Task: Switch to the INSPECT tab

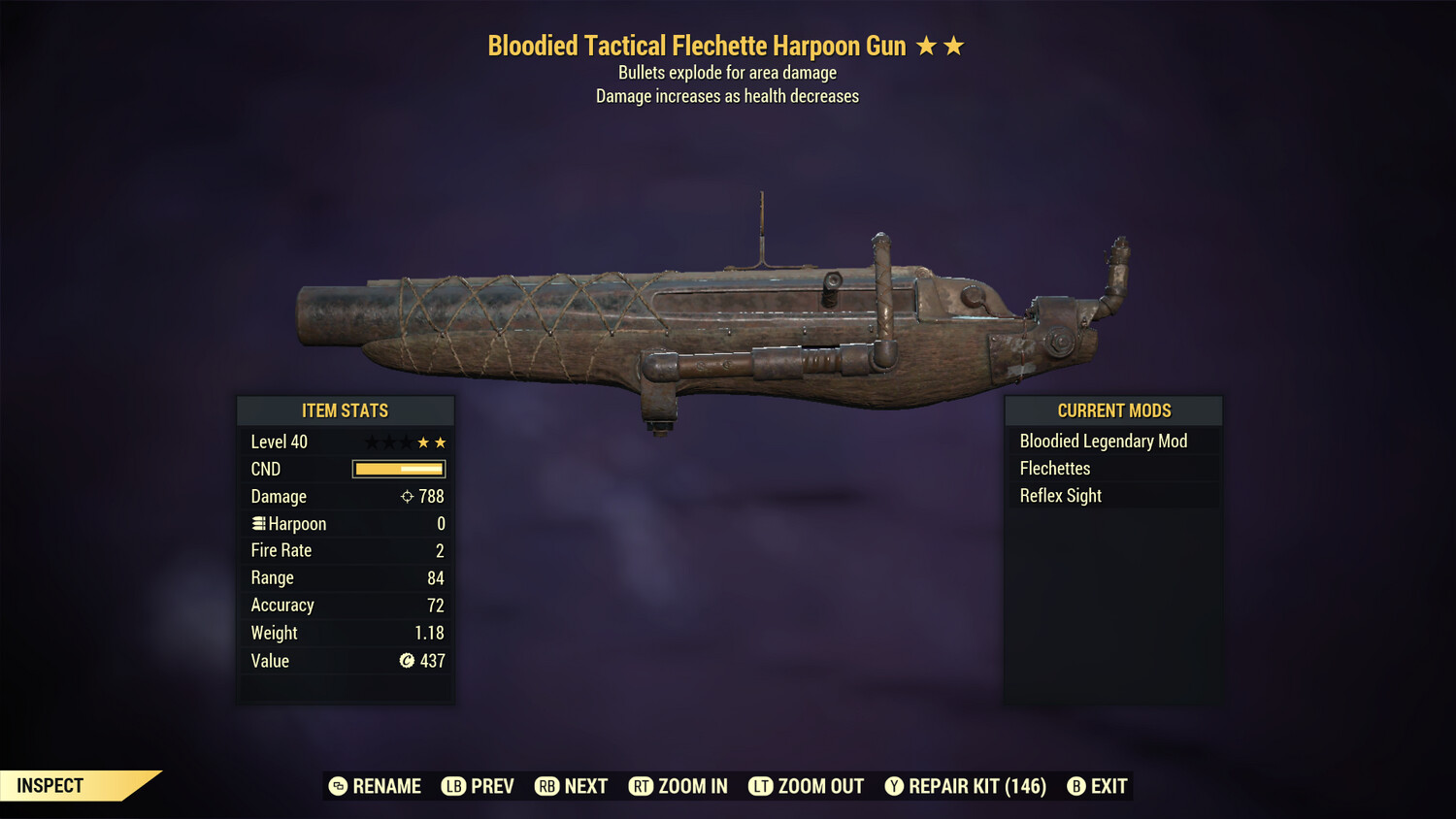Action: coord(49,785)
